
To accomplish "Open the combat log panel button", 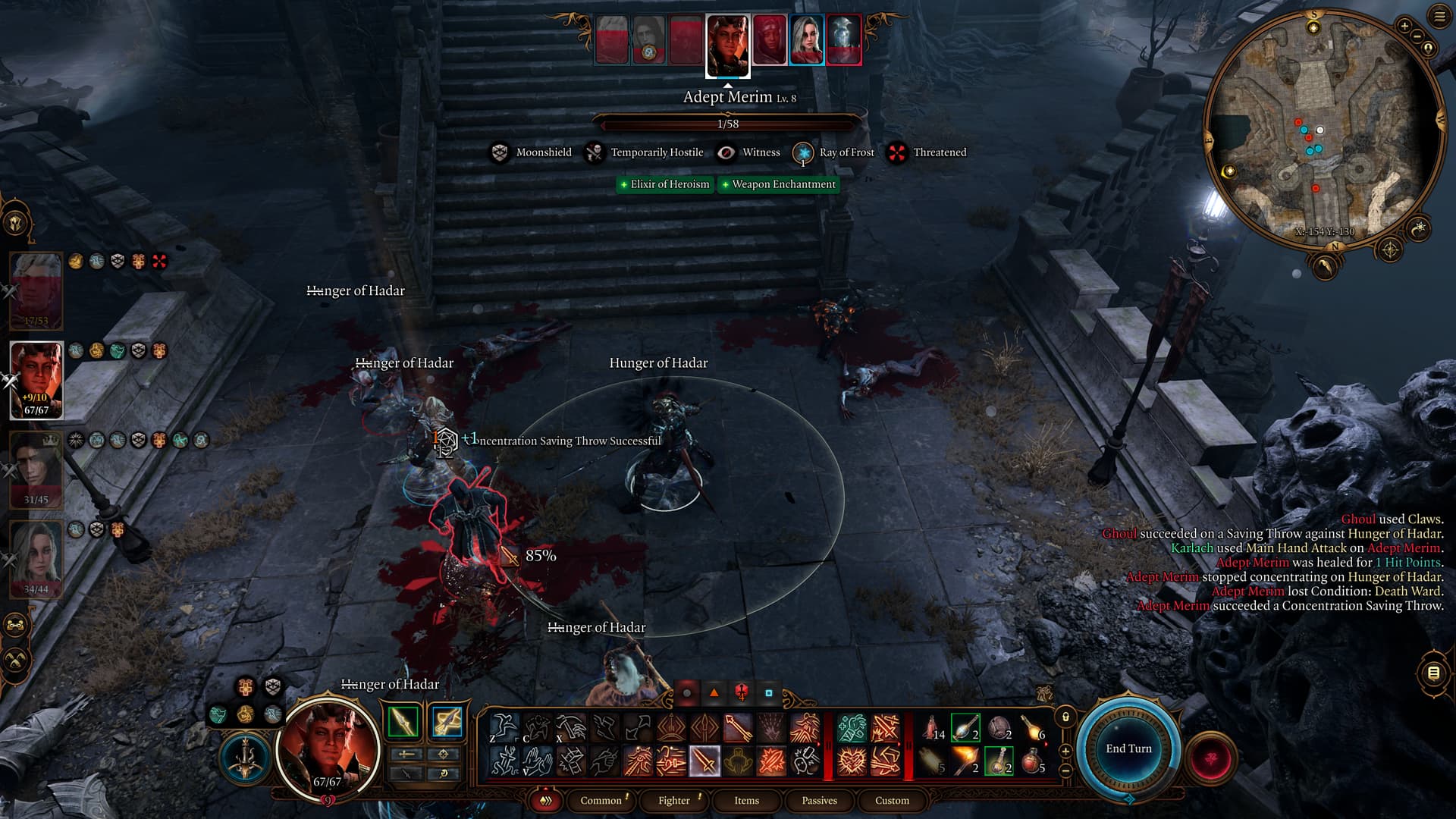I will (x=1433, y=673).
